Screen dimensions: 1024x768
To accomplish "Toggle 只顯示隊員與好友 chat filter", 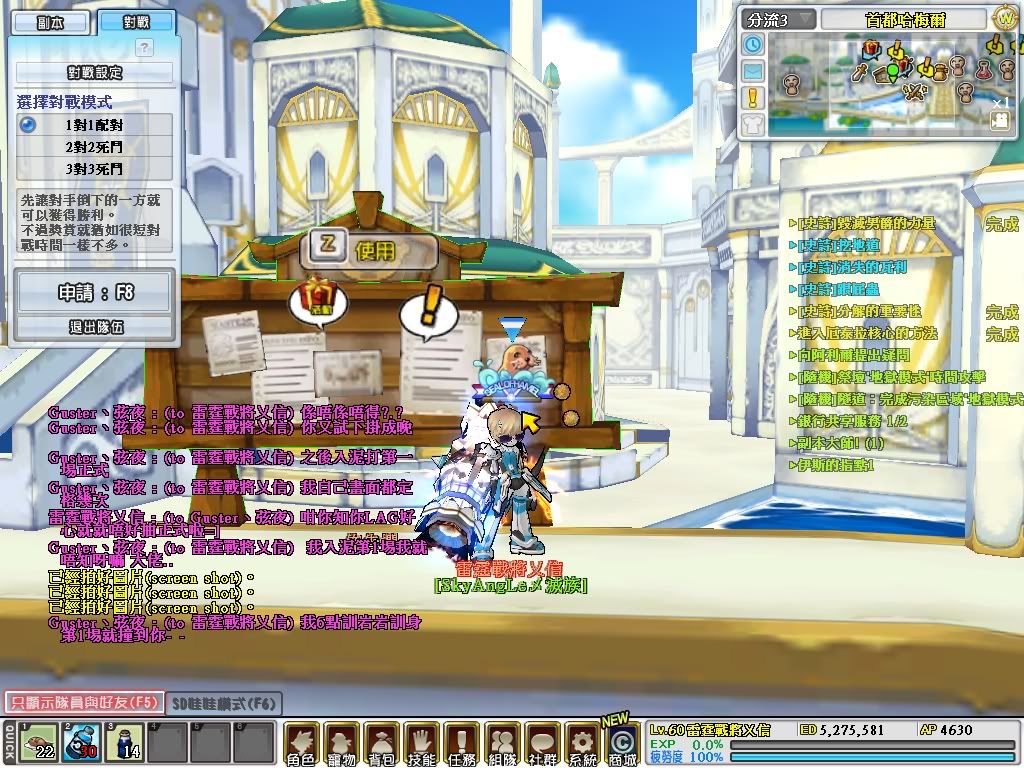I will click(x=82, y=702).
